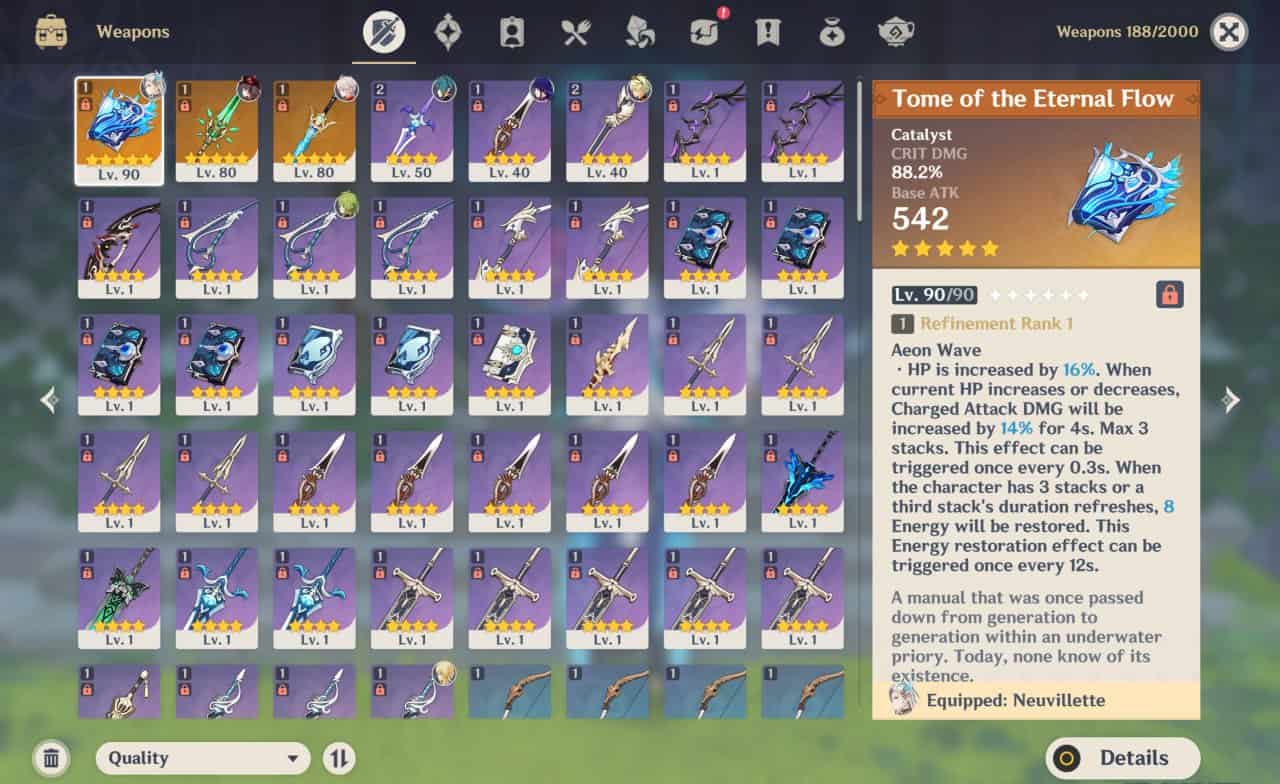Open the Furnishings teapot tab
1280x784 pixels.
click(895, 32)
